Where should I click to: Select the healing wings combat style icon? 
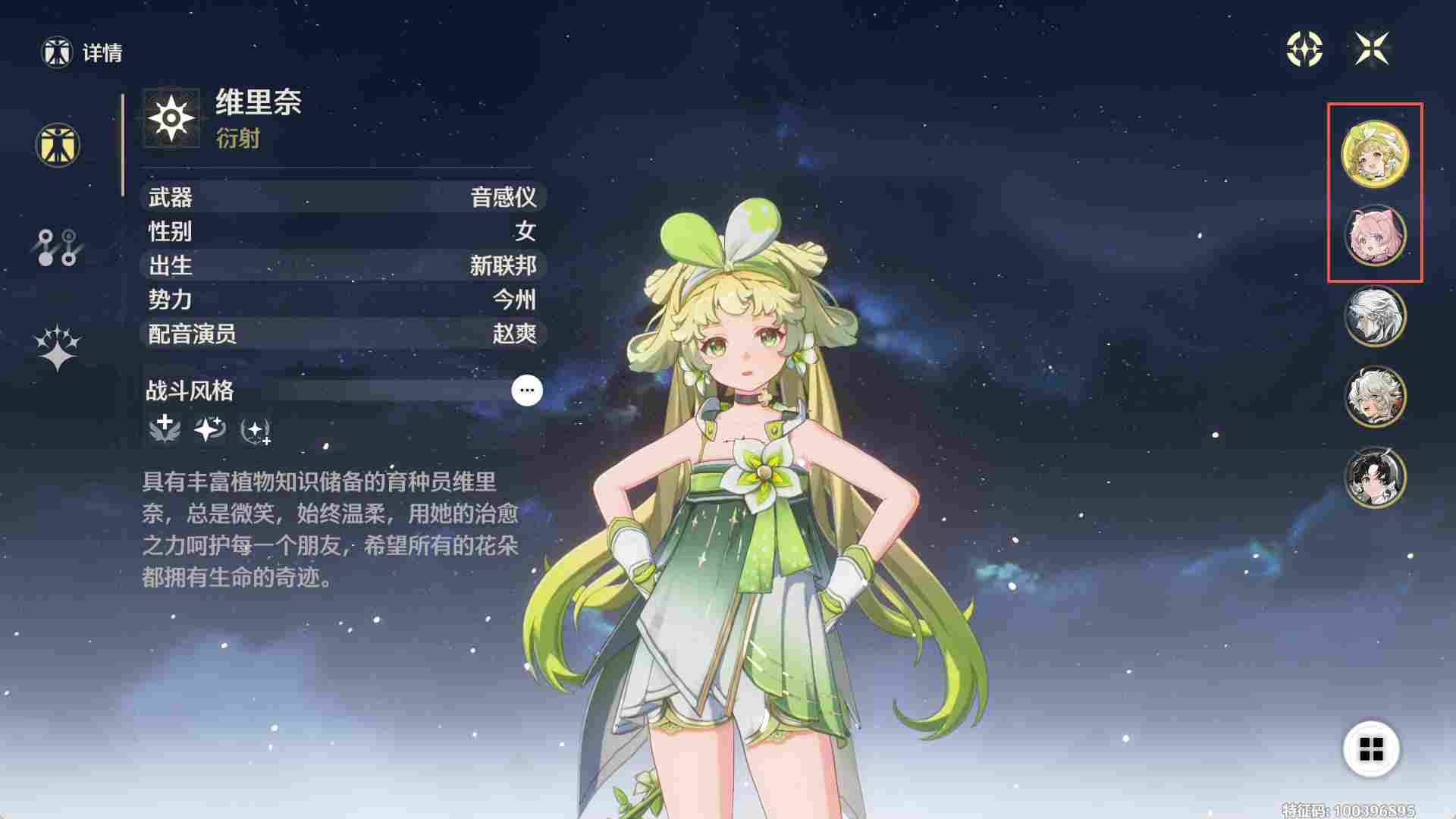163,431
